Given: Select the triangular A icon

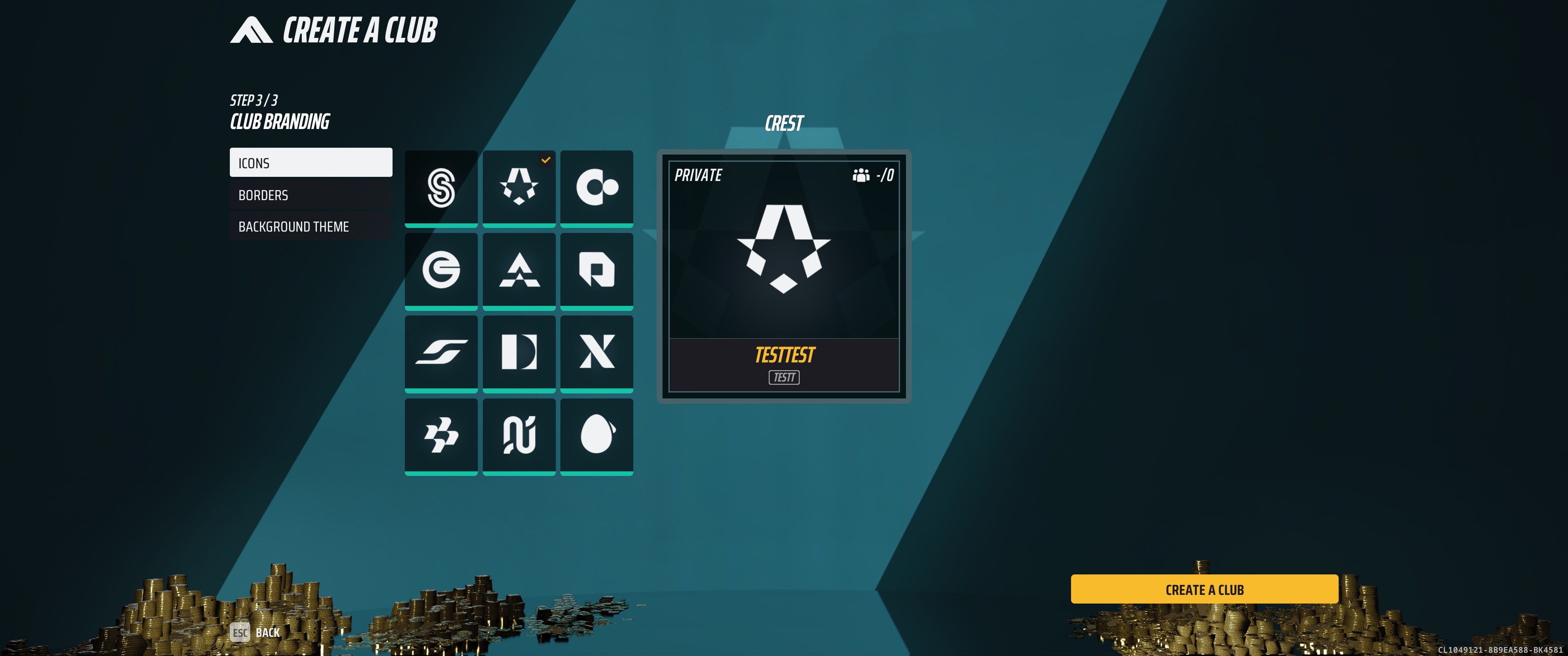Looking at the screenshot, I should [518, 269].
